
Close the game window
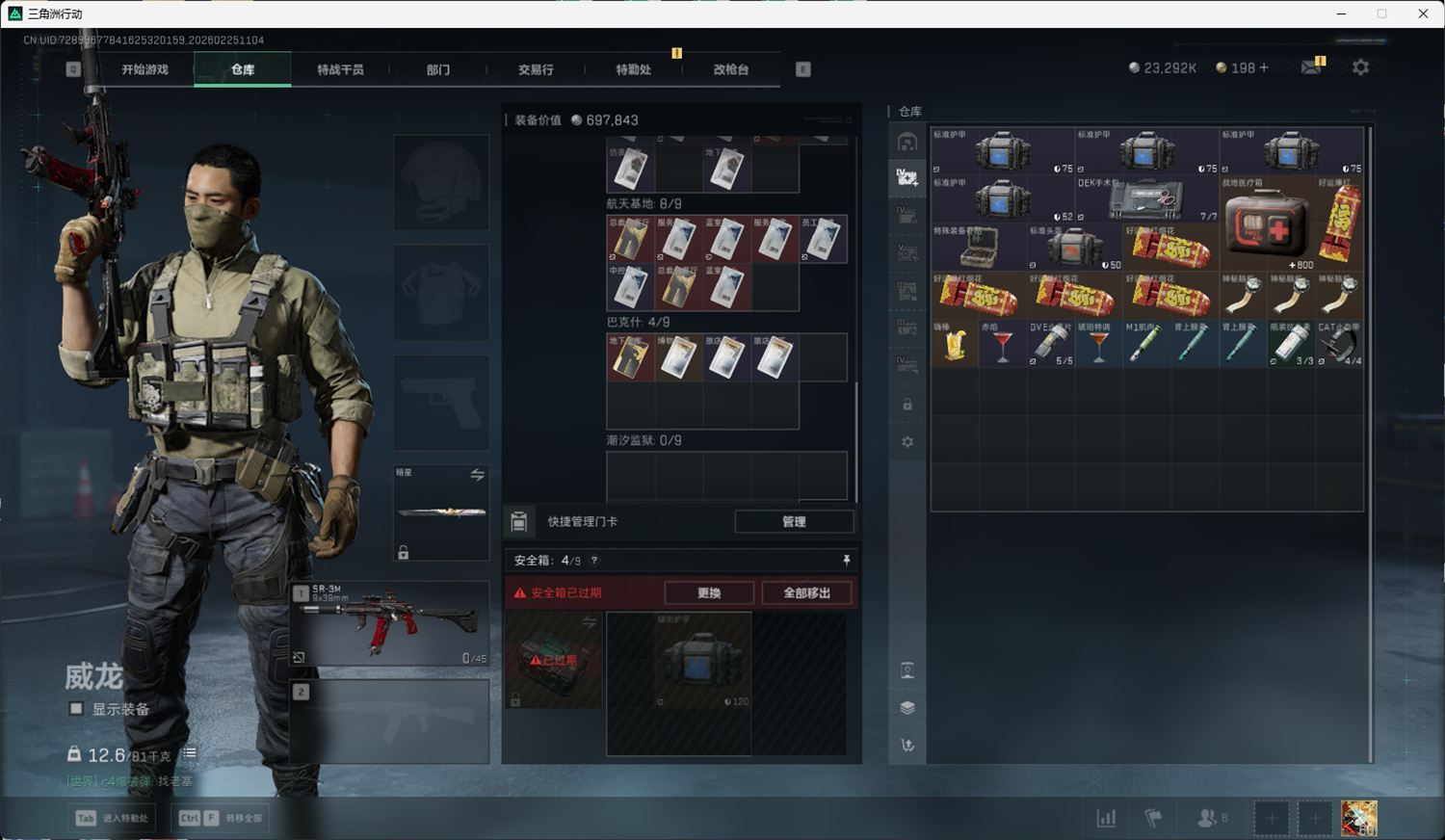(x=1423, y=13)
